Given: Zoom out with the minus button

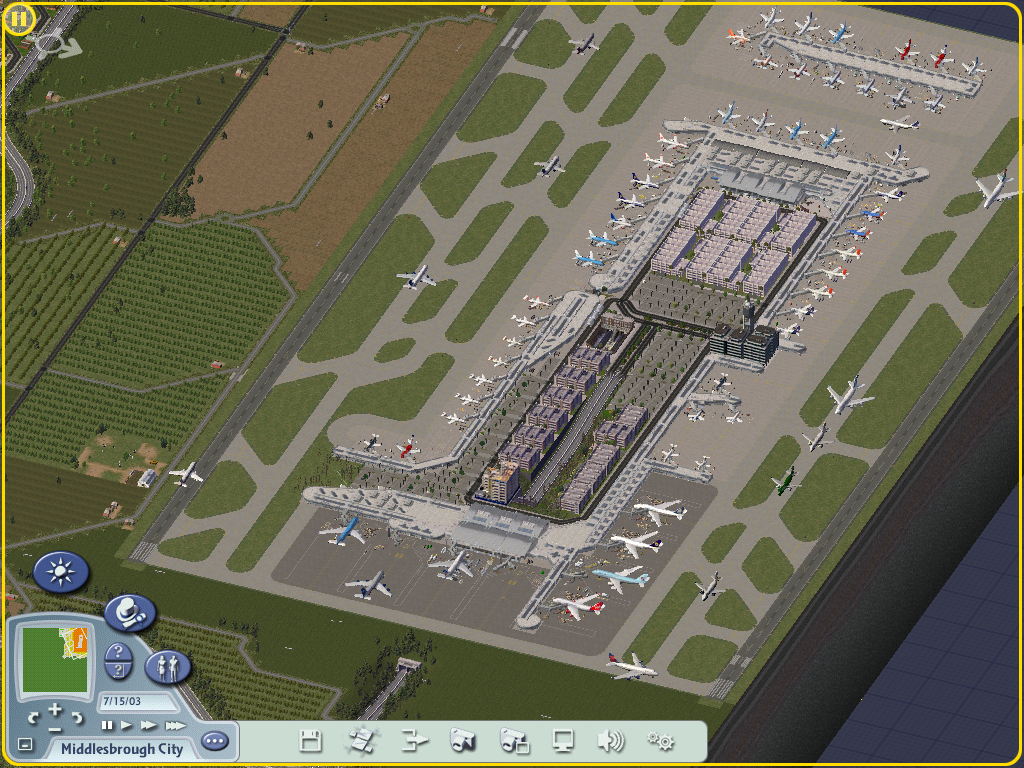Looking at the screenshot, I should pos(55,727).
